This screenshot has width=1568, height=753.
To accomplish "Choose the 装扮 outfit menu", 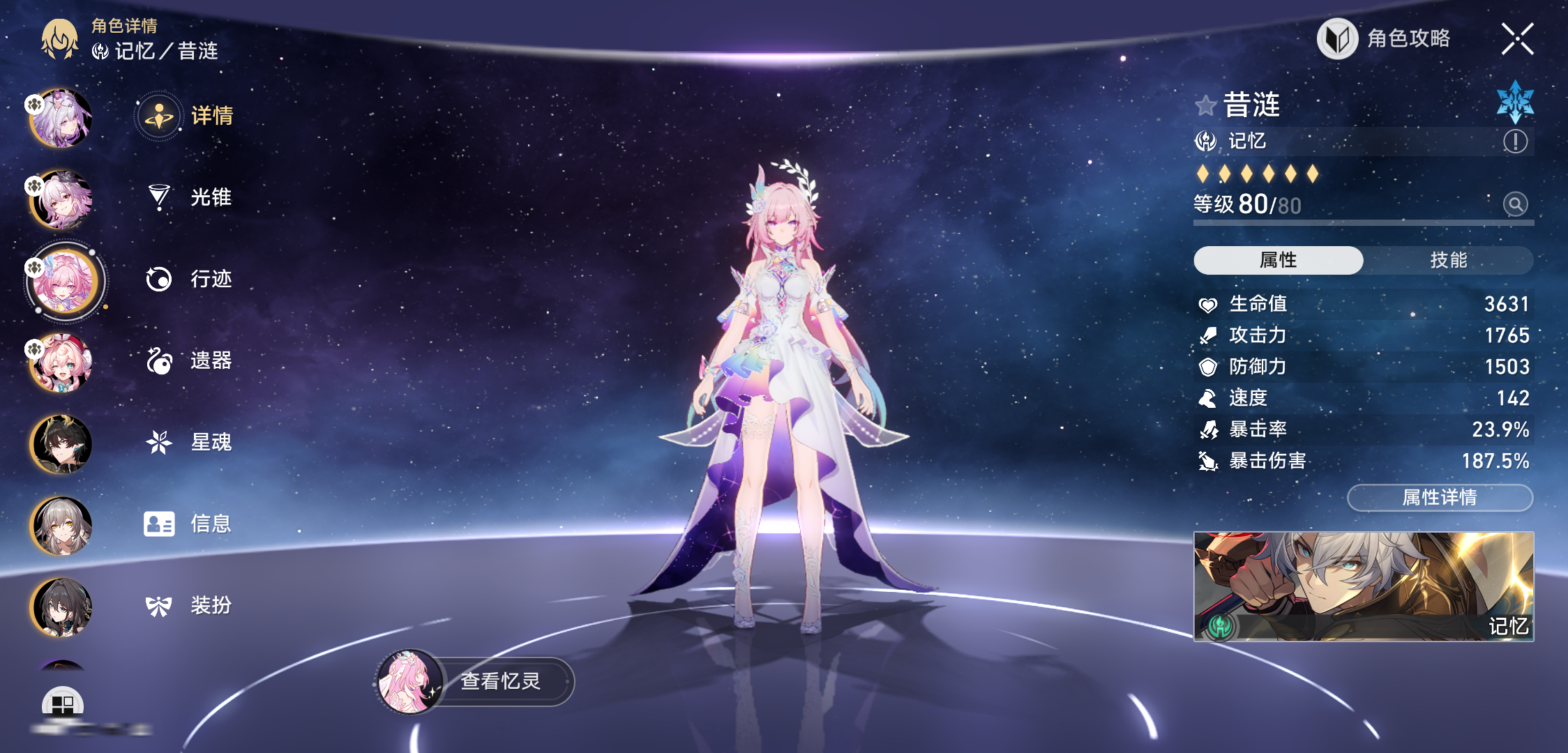I will click(x=188, y=605).
